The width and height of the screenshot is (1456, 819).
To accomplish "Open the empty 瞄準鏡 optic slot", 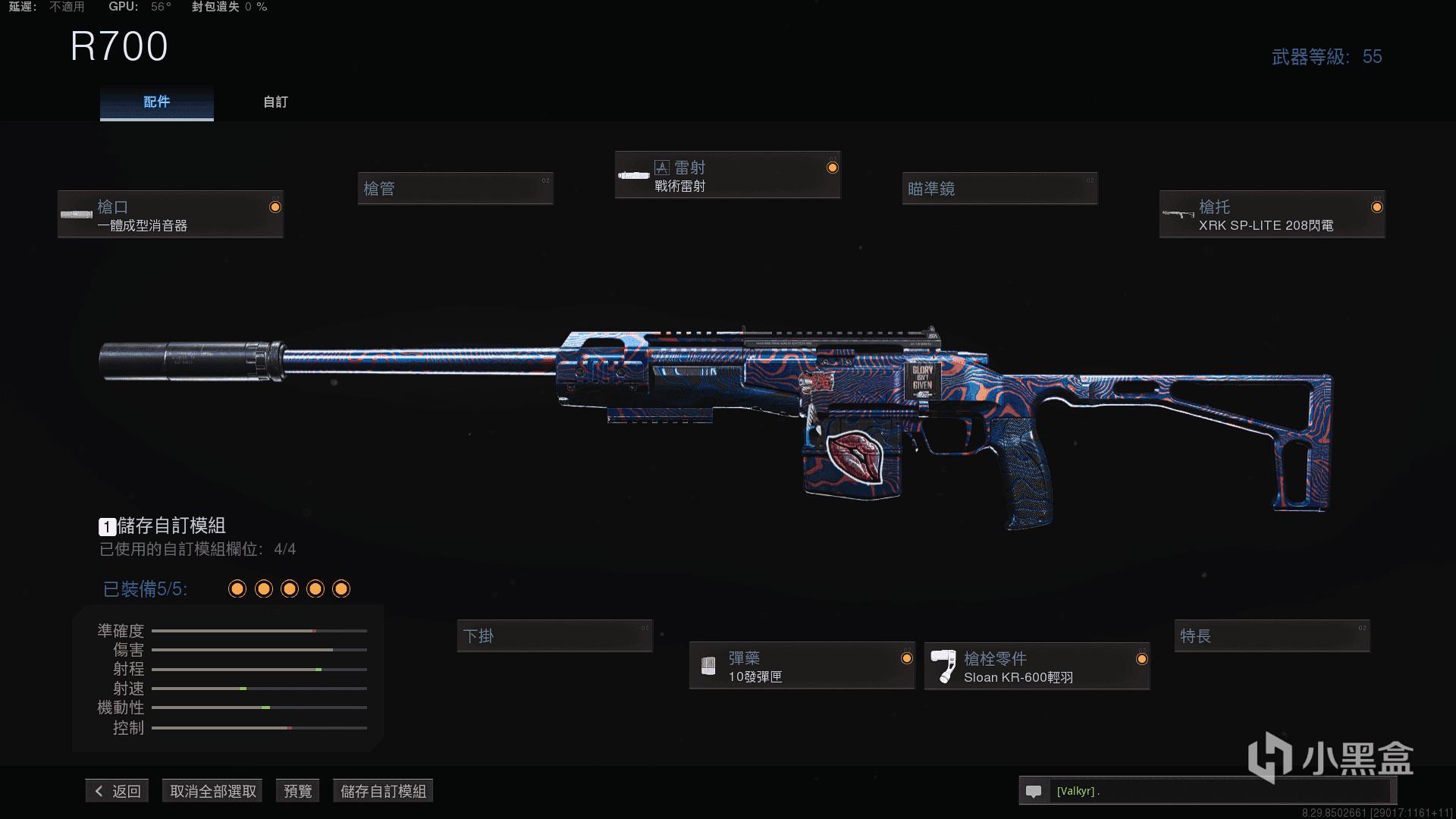I will point(999,189).
